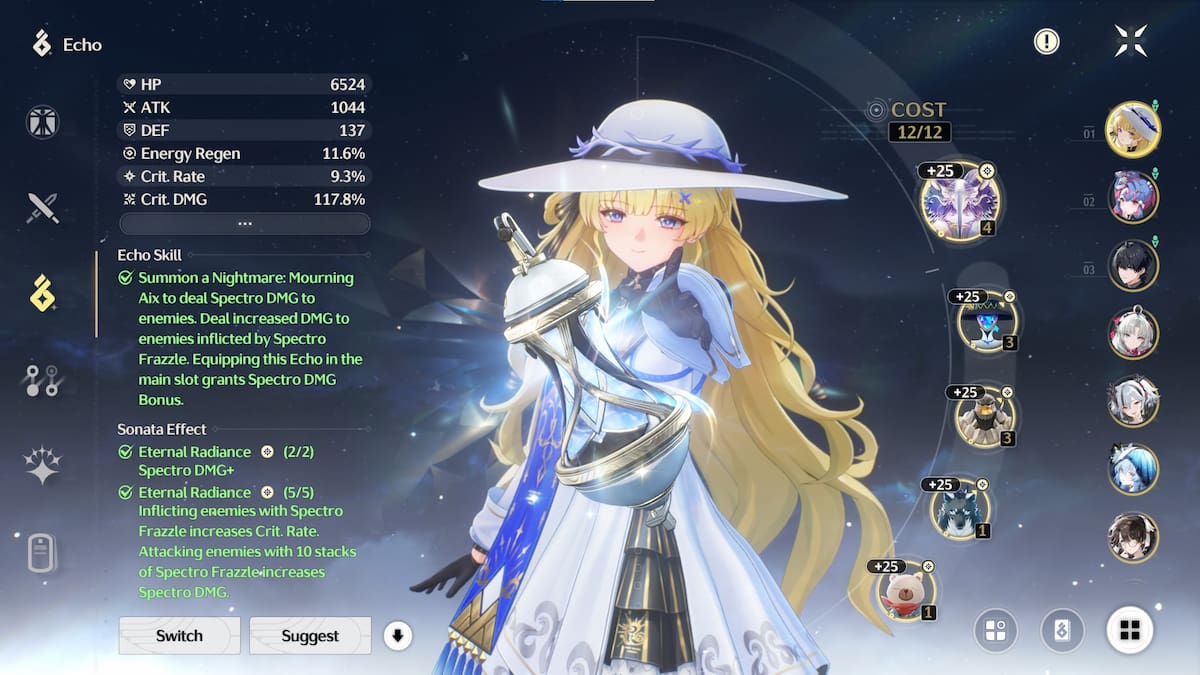Close the Echo screen
This screenshot has width=1200, height=675.
click(1131, 41)
